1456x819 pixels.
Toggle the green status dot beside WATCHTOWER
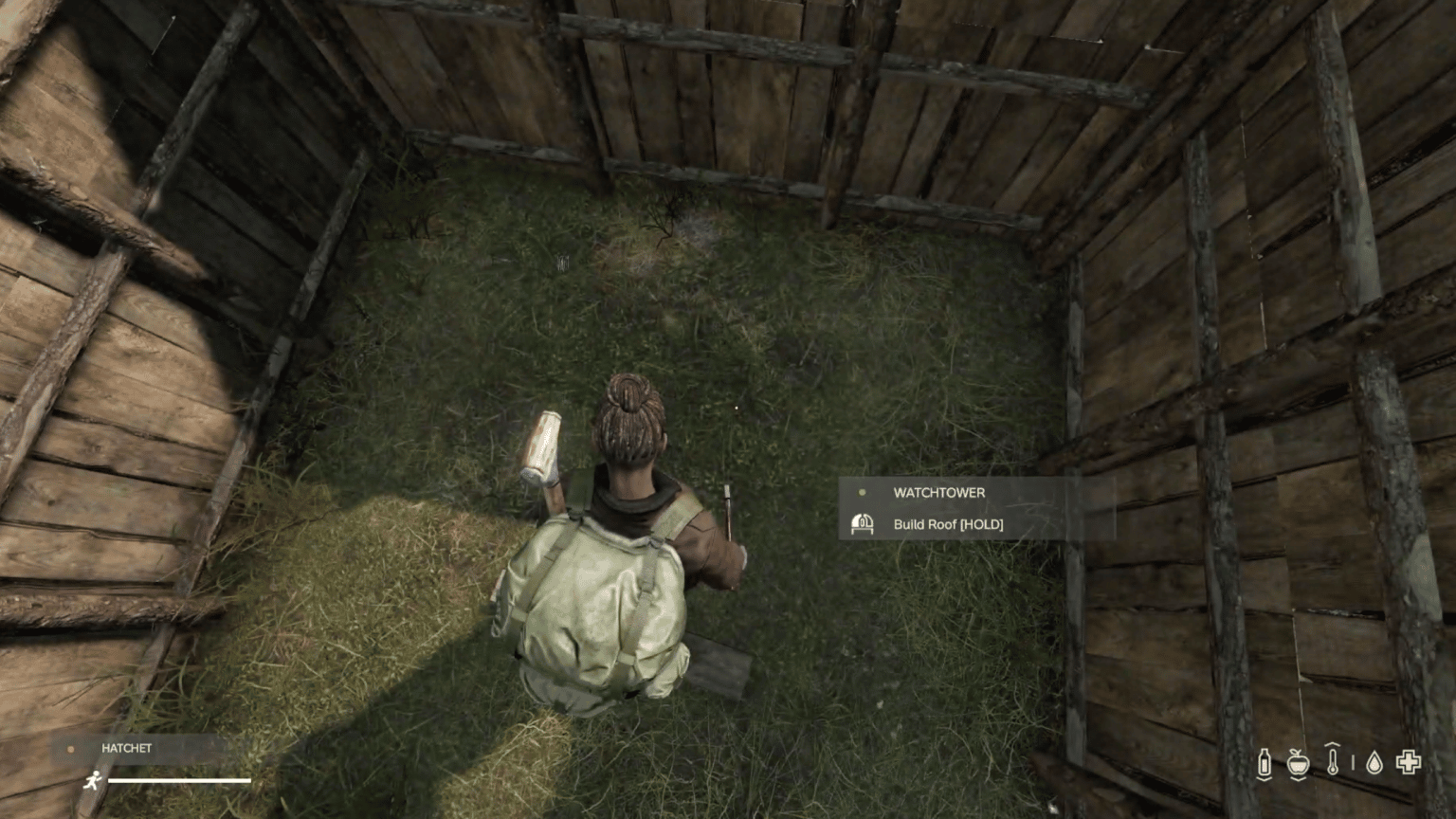coord(862,492)
